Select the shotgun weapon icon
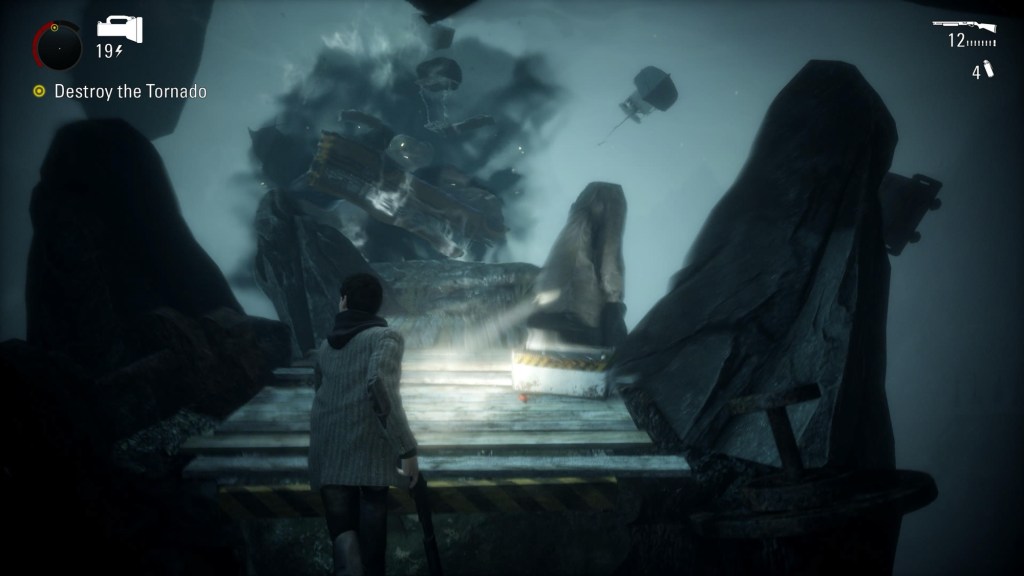This screenshot has width=1024, height=576. 964,24
